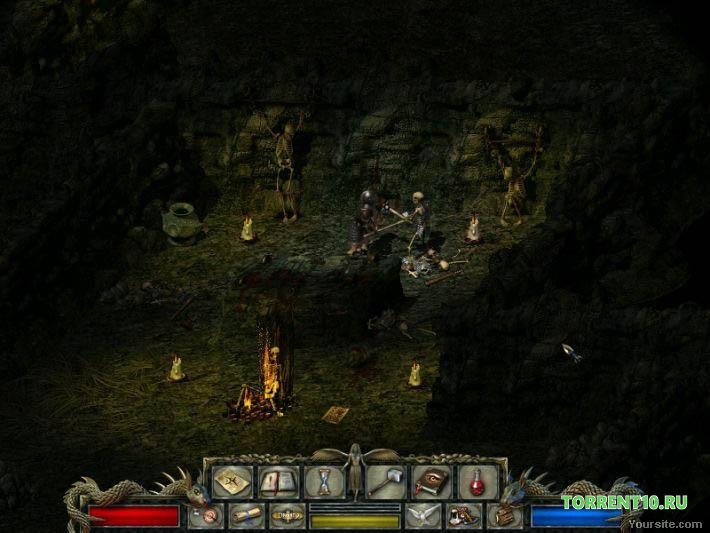Open the journal book with red bookmark

(279, 482)
